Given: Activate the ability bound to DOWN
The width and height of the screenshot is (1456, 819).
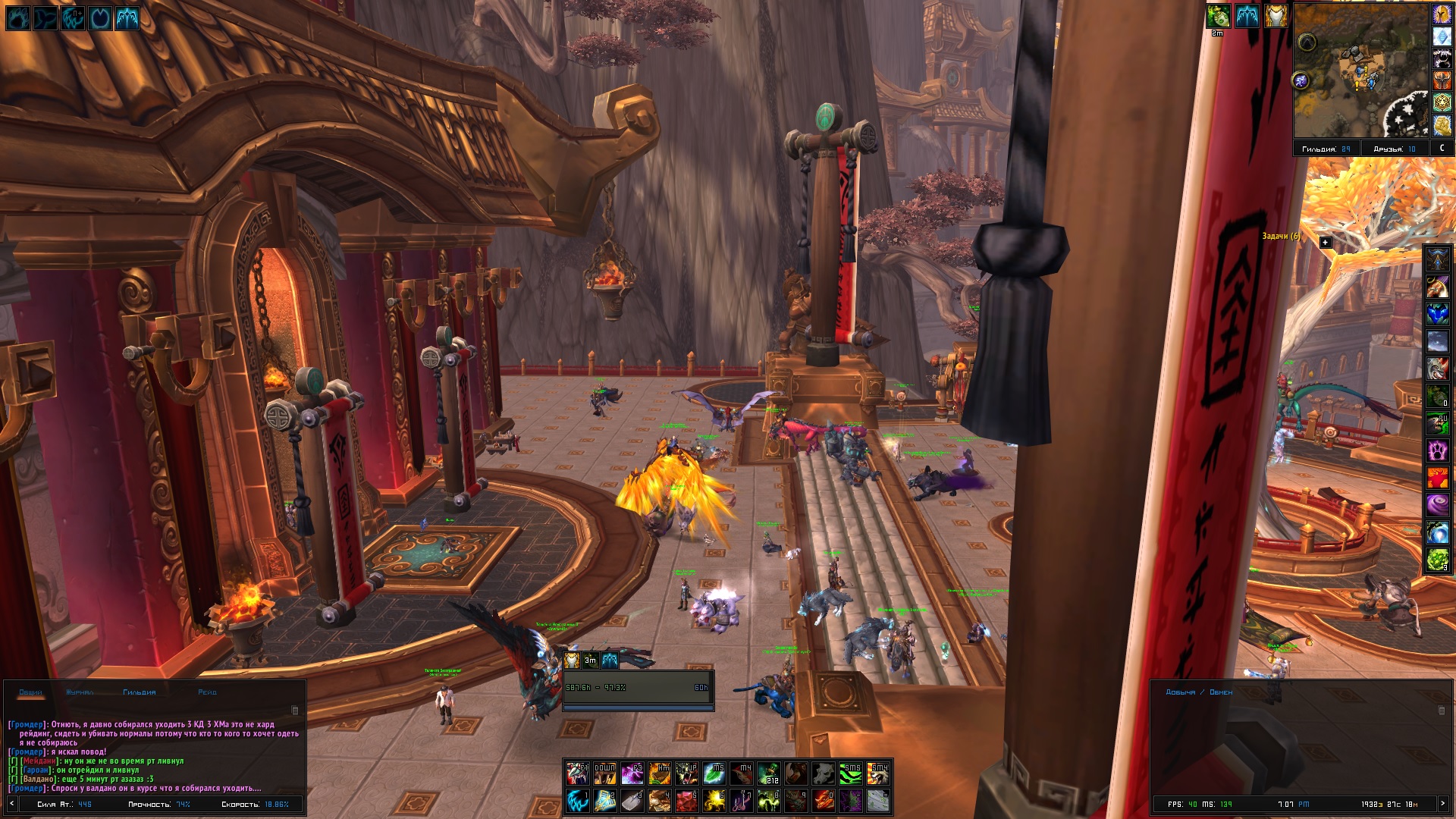Looking at the screenshot, I should click(604, 773).
